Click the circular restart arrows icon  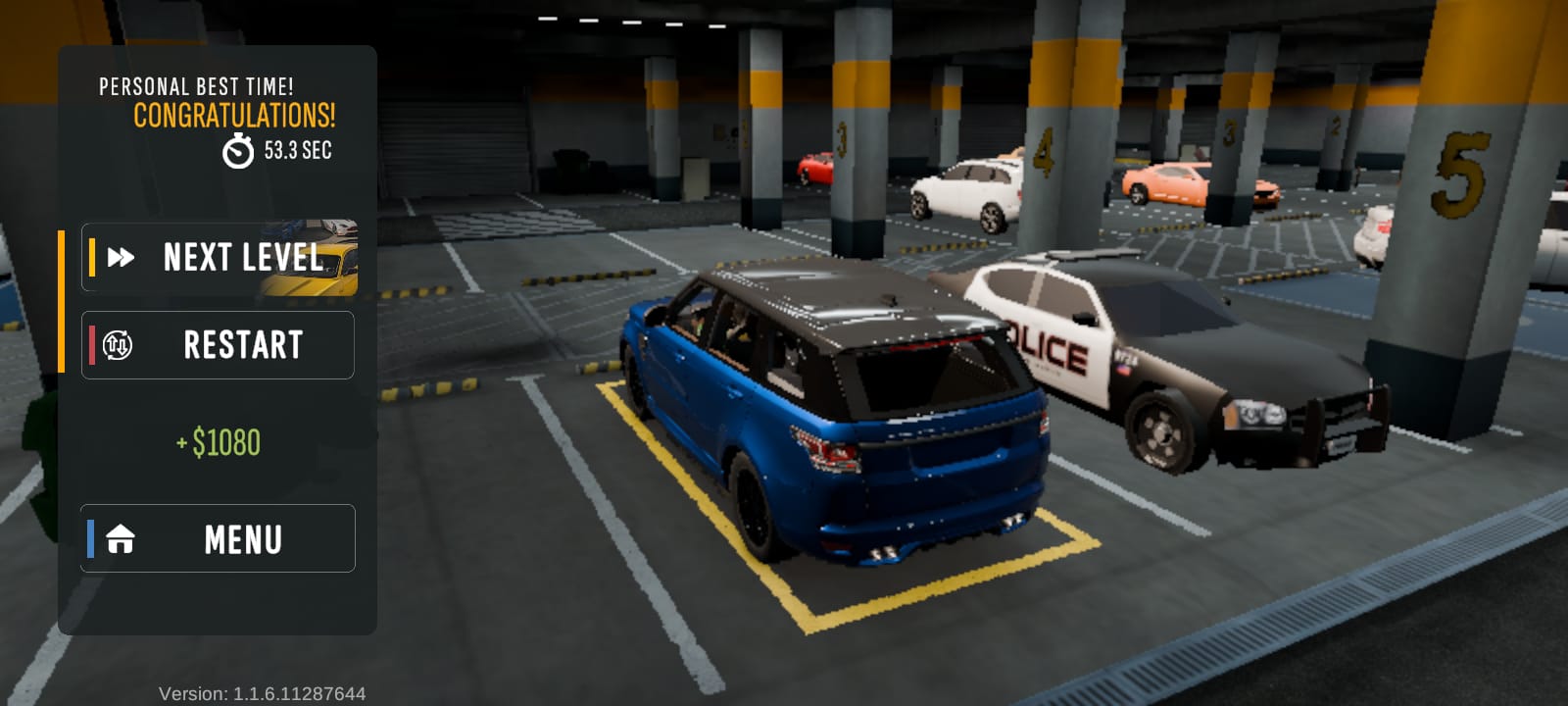[x=118, y=344]
